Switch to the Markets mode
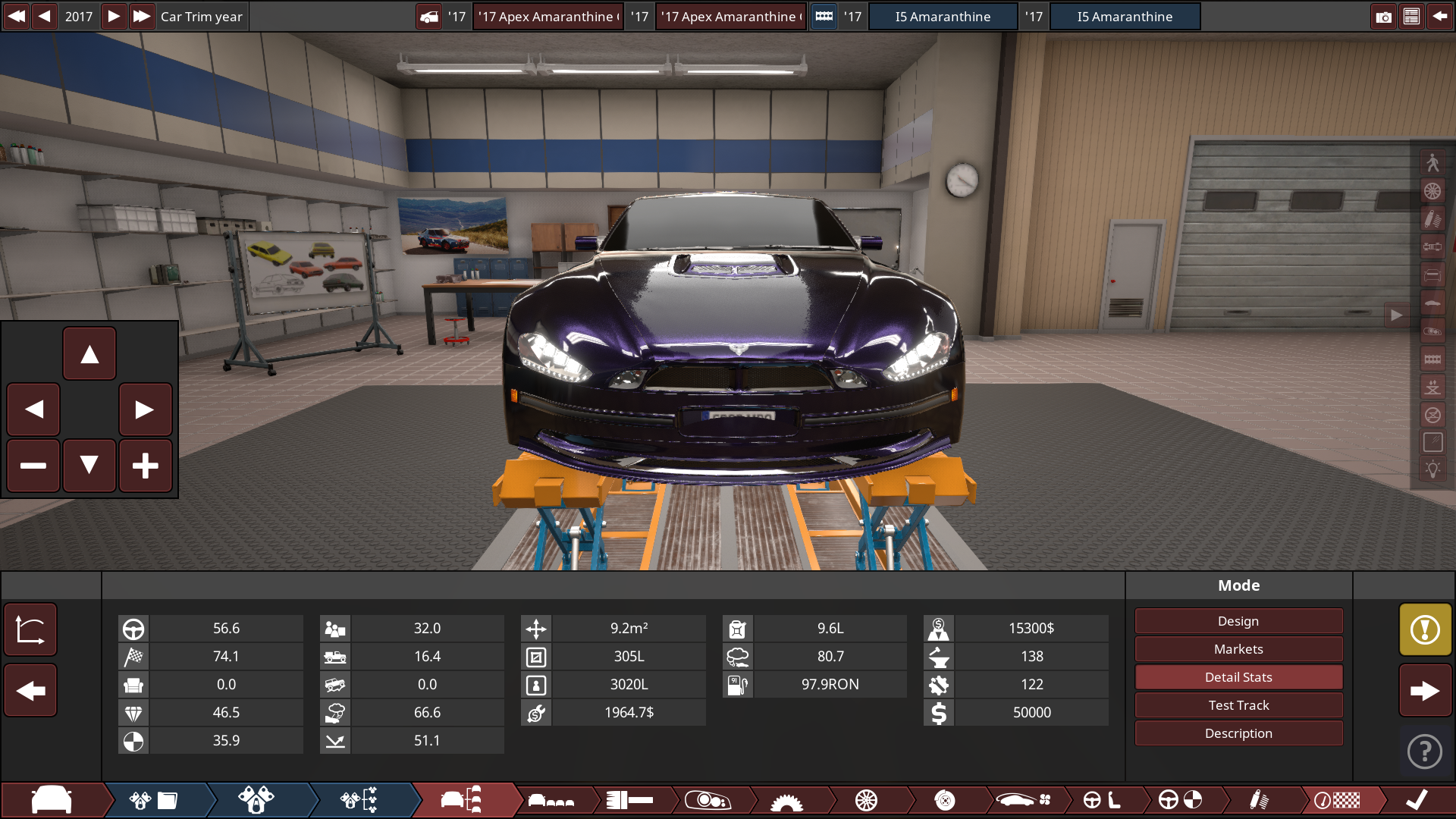 tap(1238, 648)
